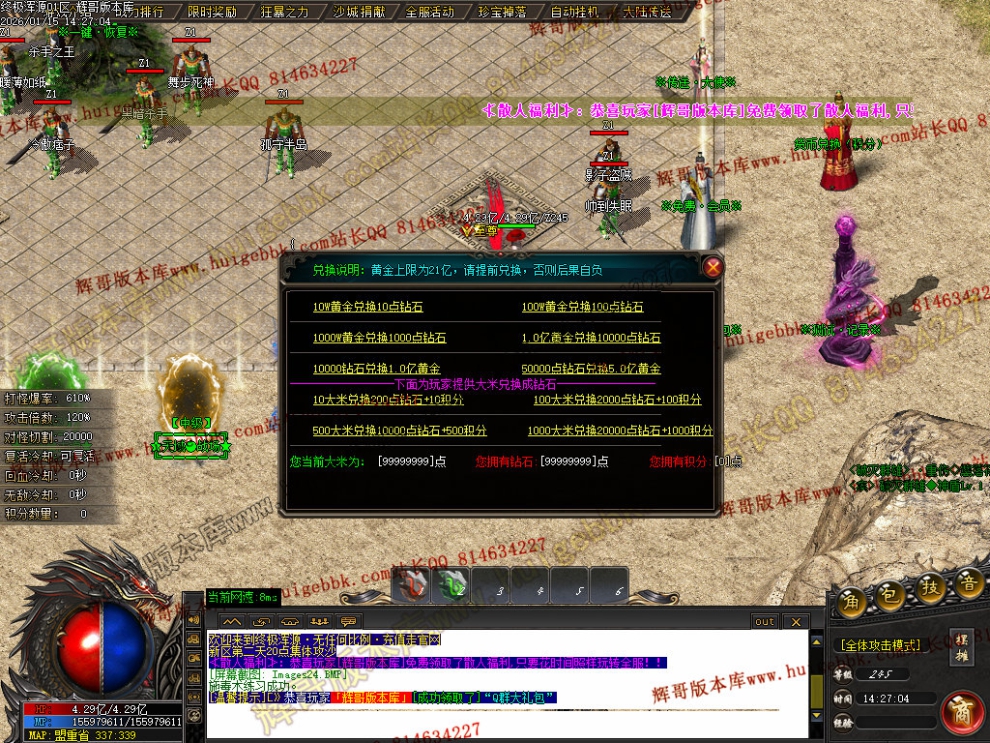
Task: Open the shop with red 商 button
Action: (x=963, y=711)
